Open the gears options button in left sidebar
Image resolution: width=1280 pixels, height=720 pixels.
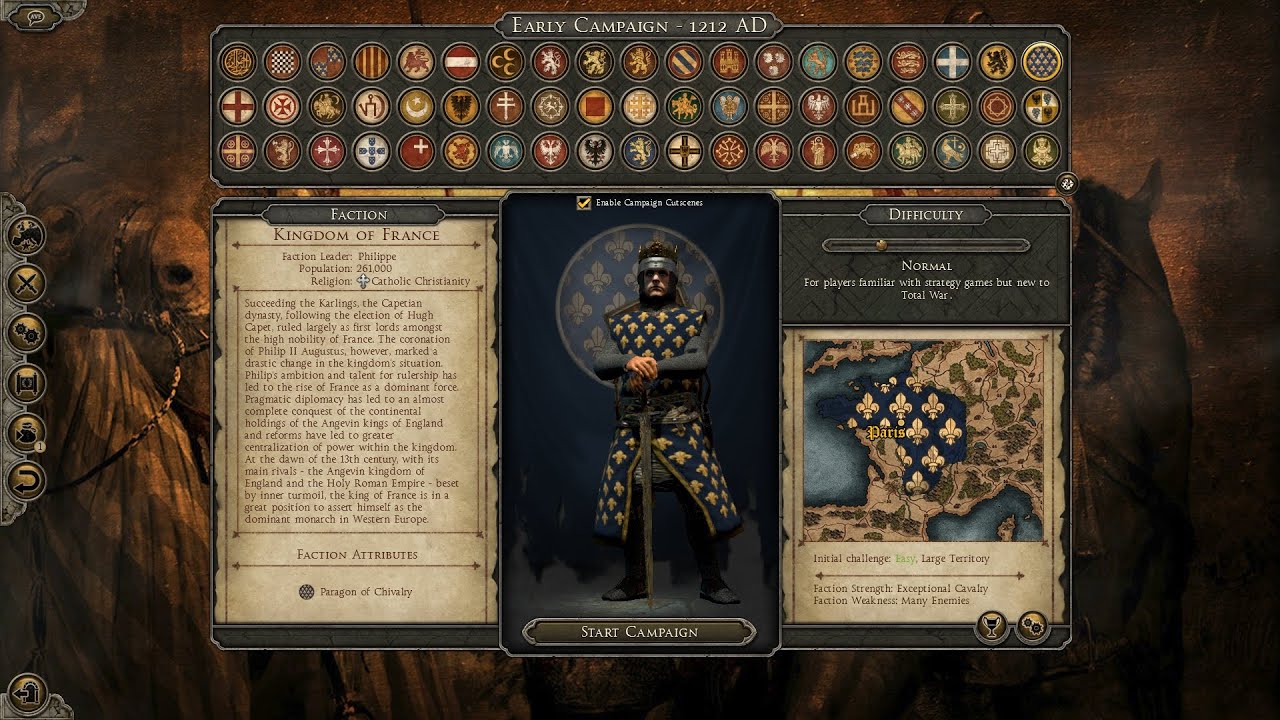[x=27, y=333]
